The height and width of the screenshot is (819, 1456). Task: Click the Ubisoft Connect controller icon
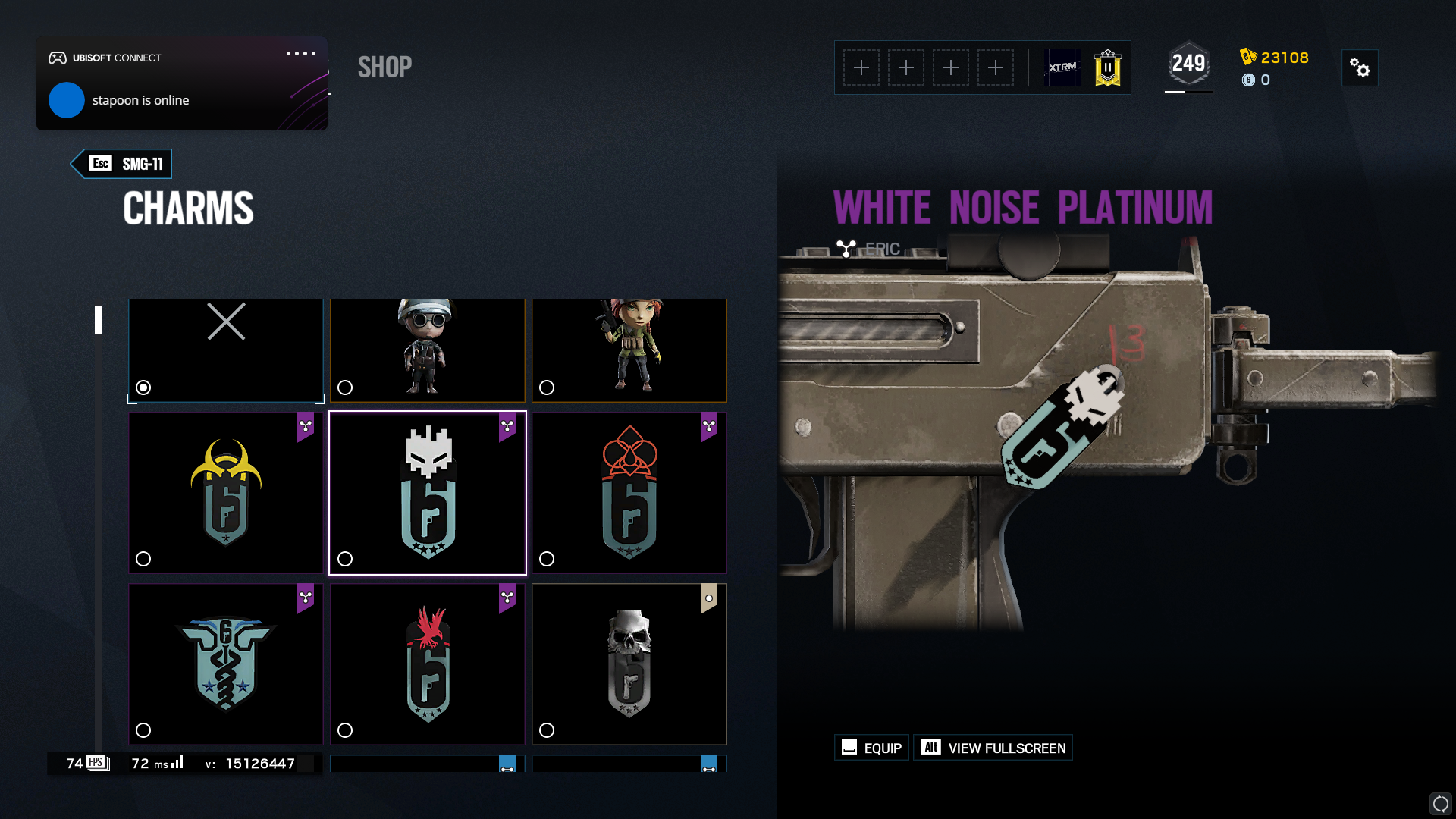tap(59, 57)
